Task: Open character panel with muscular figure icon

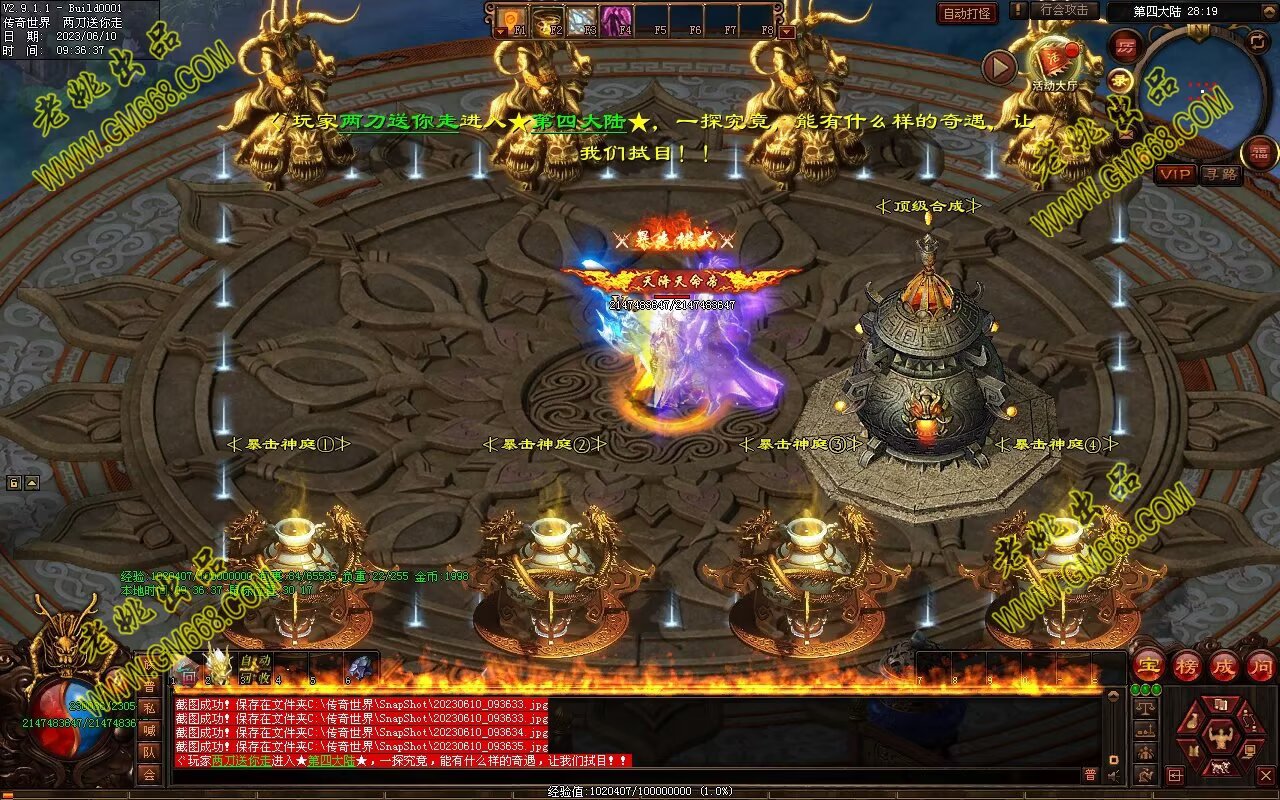Action: coord(1221,740)
